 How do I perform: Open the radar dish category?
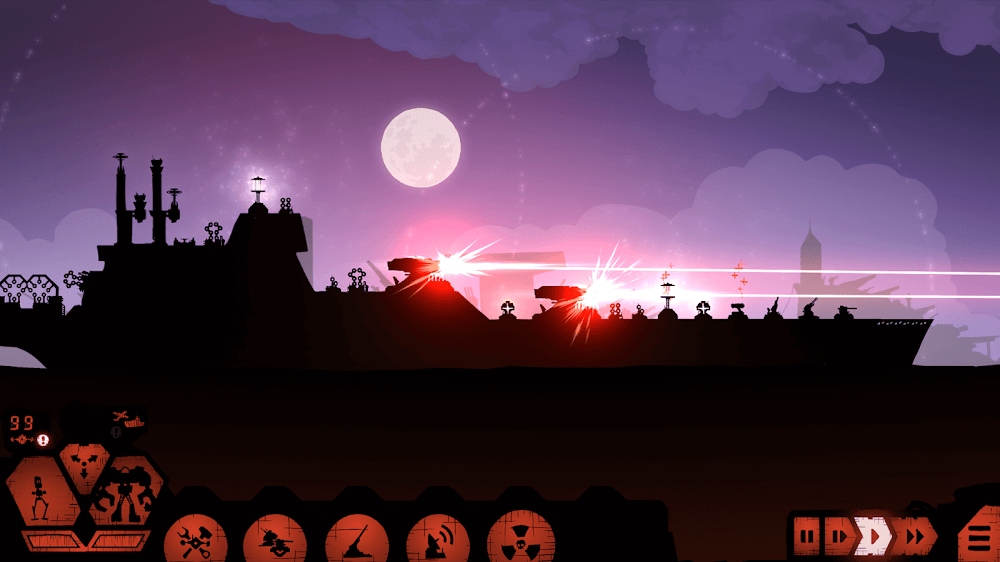pos(438,541)
